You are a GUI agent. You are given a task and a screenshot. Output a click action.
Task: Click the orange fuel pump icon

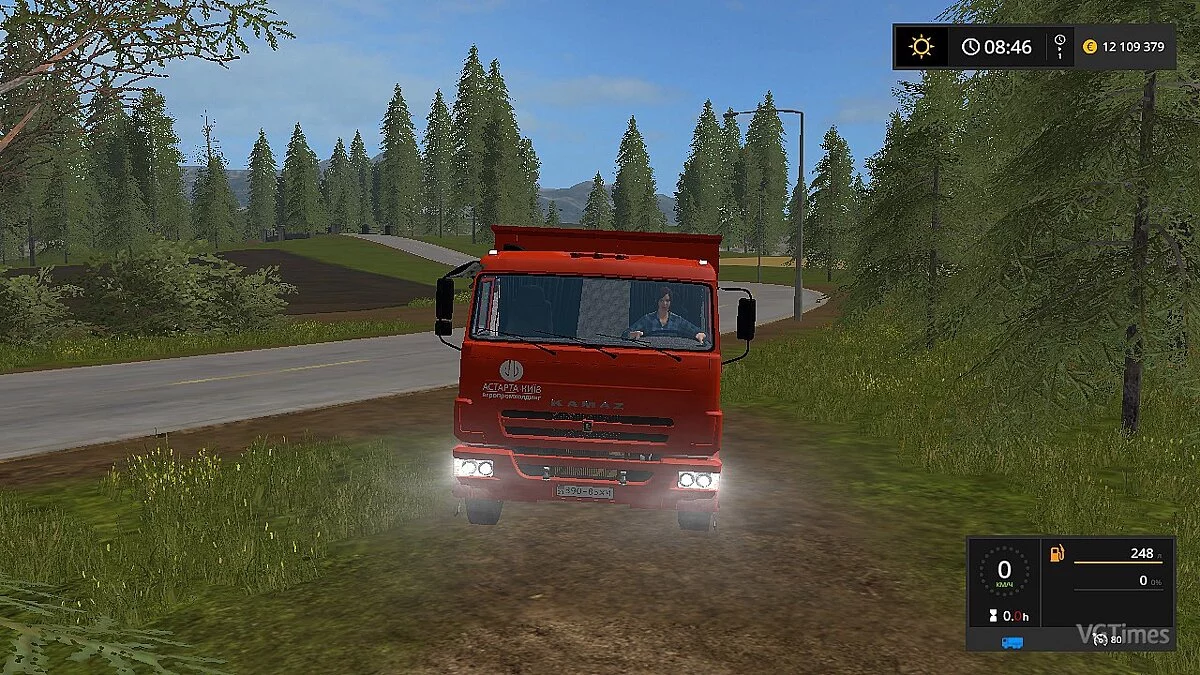pyautogui.click(x=1056, y=554)
